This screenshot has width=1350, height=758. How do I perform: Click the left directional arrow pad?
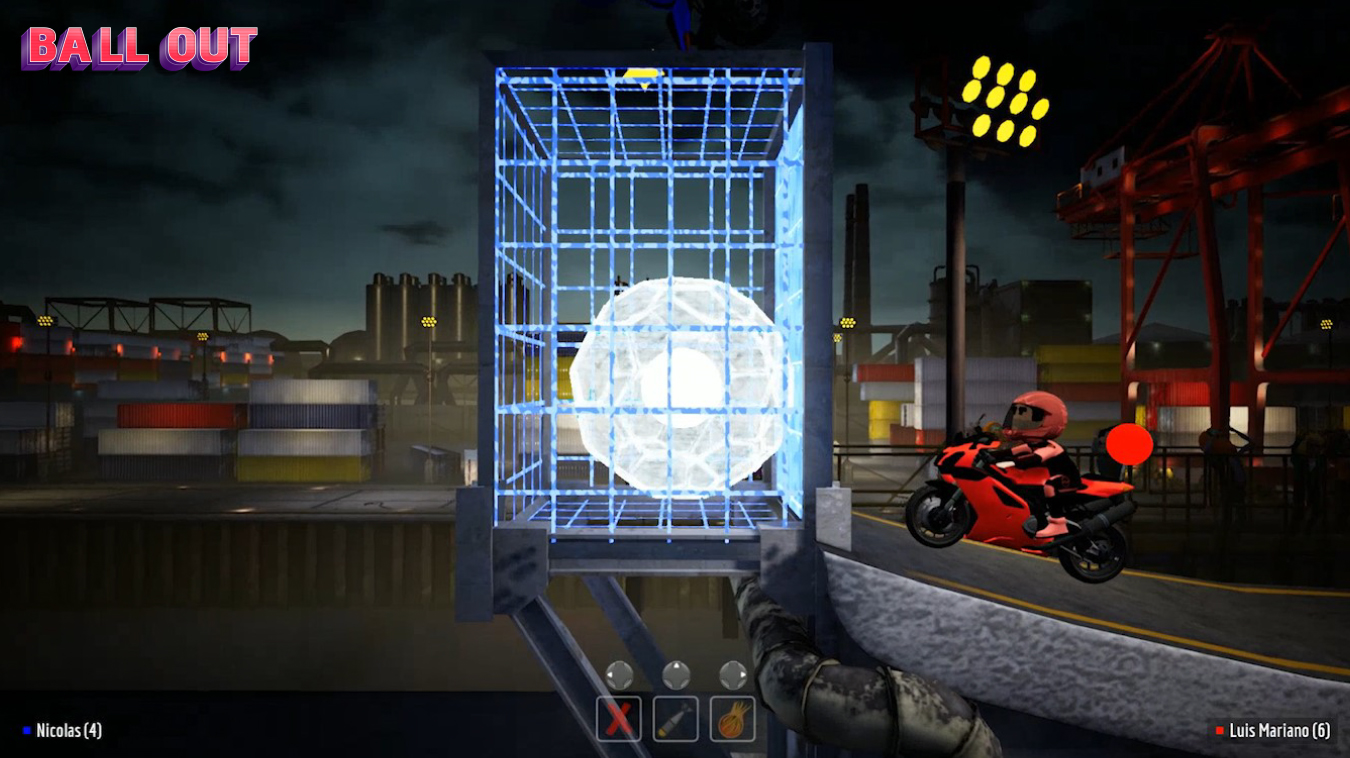tap(618, 675)
